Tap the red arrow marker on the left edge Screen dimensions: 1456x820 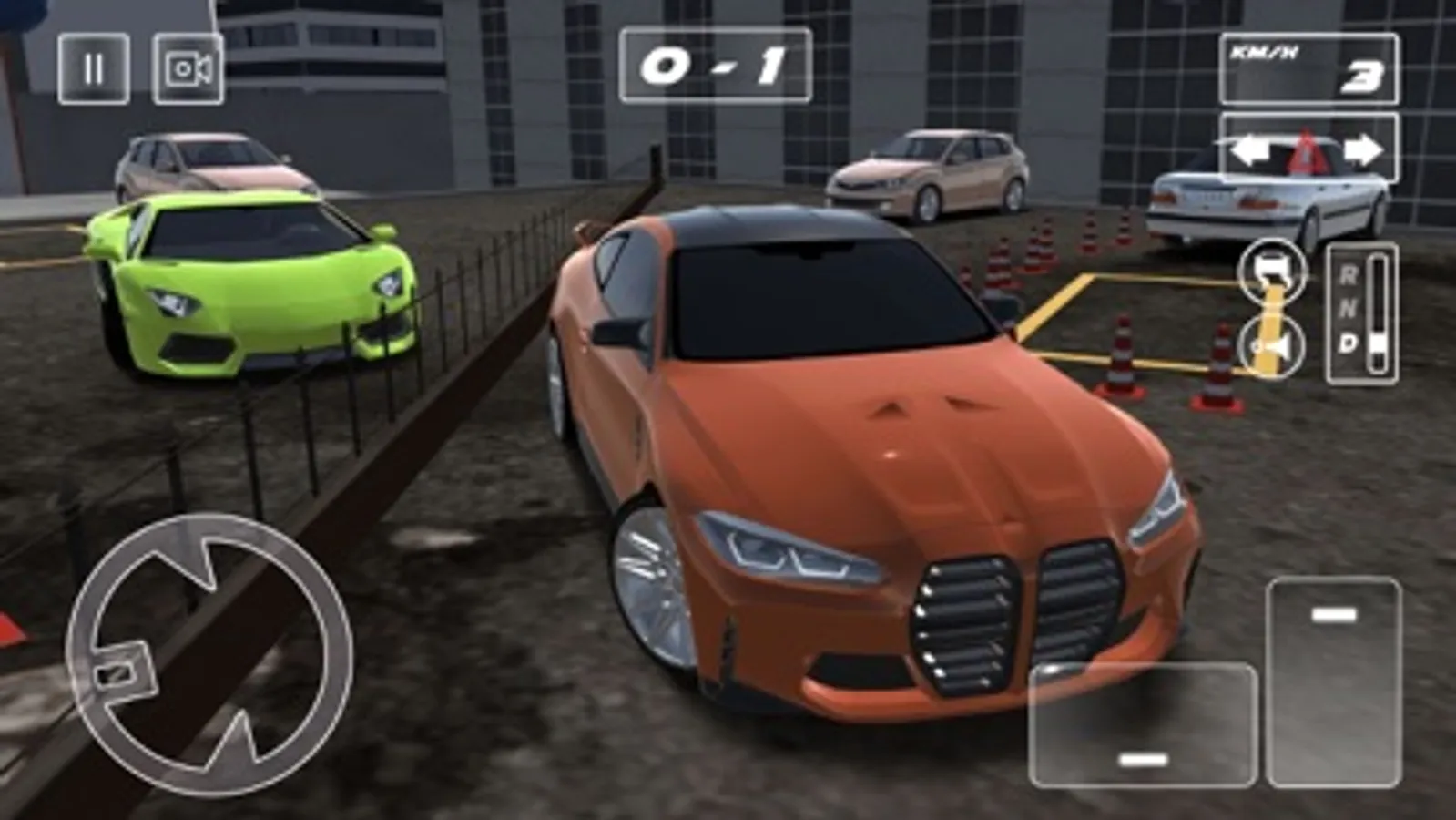tap(7, 627)
